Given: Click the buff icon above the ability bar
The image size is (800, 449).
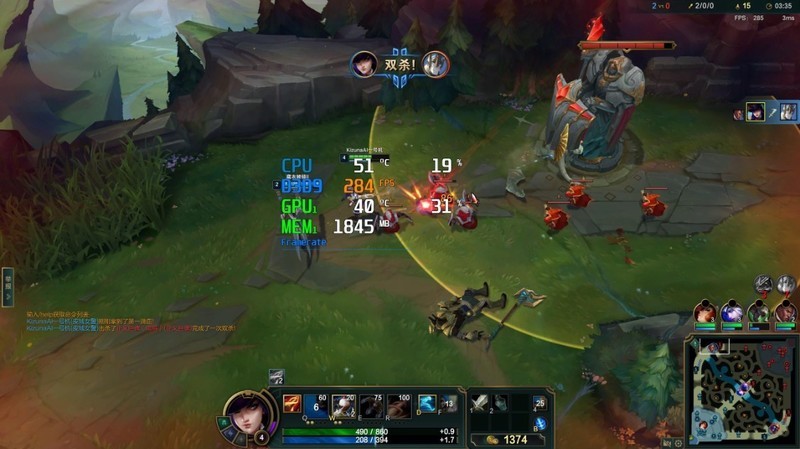Looking at the screenshot, I should pyautogui.click(x=277, y=377).
